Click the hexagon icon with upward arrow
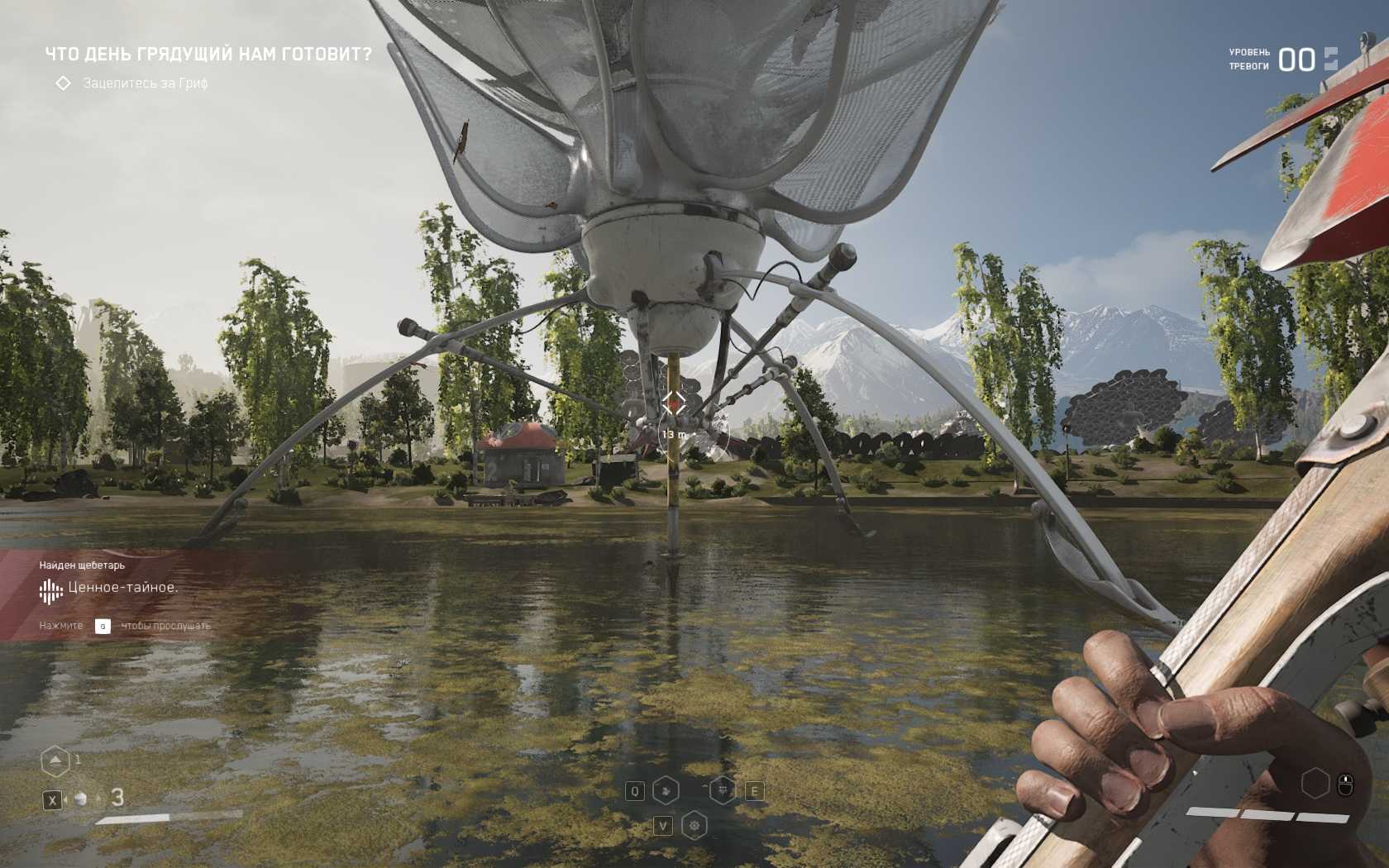The image size is (1389, 868). click(x=55, y=761)
